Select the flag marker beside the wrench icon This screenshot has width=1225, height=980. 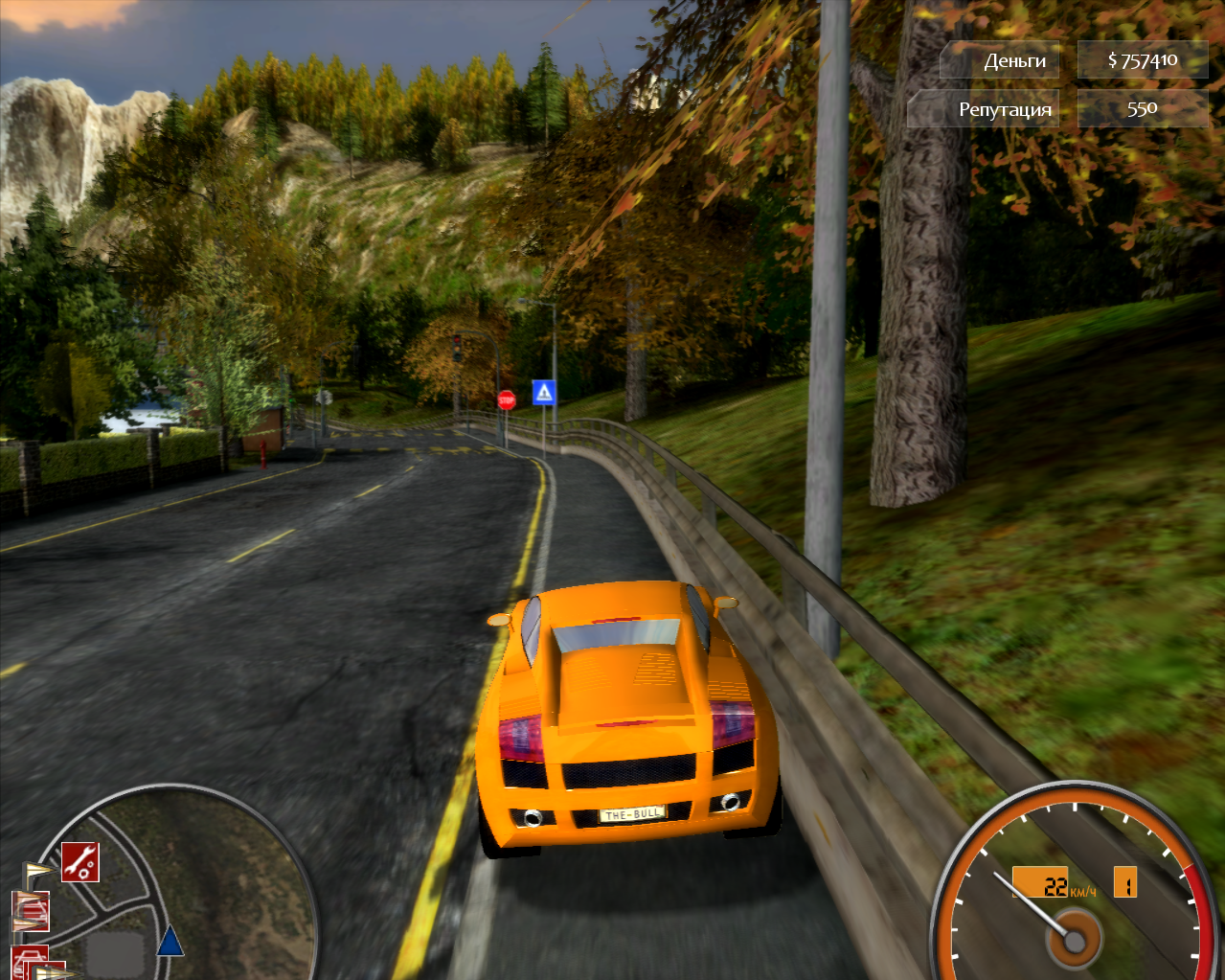pos(37,871)
